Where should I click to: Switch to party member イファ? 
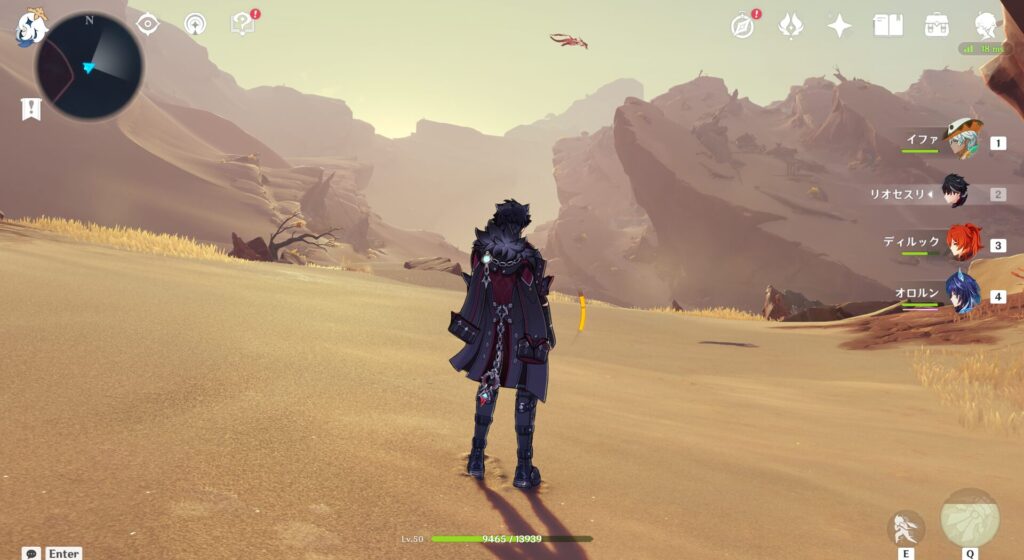pos(962,140)
